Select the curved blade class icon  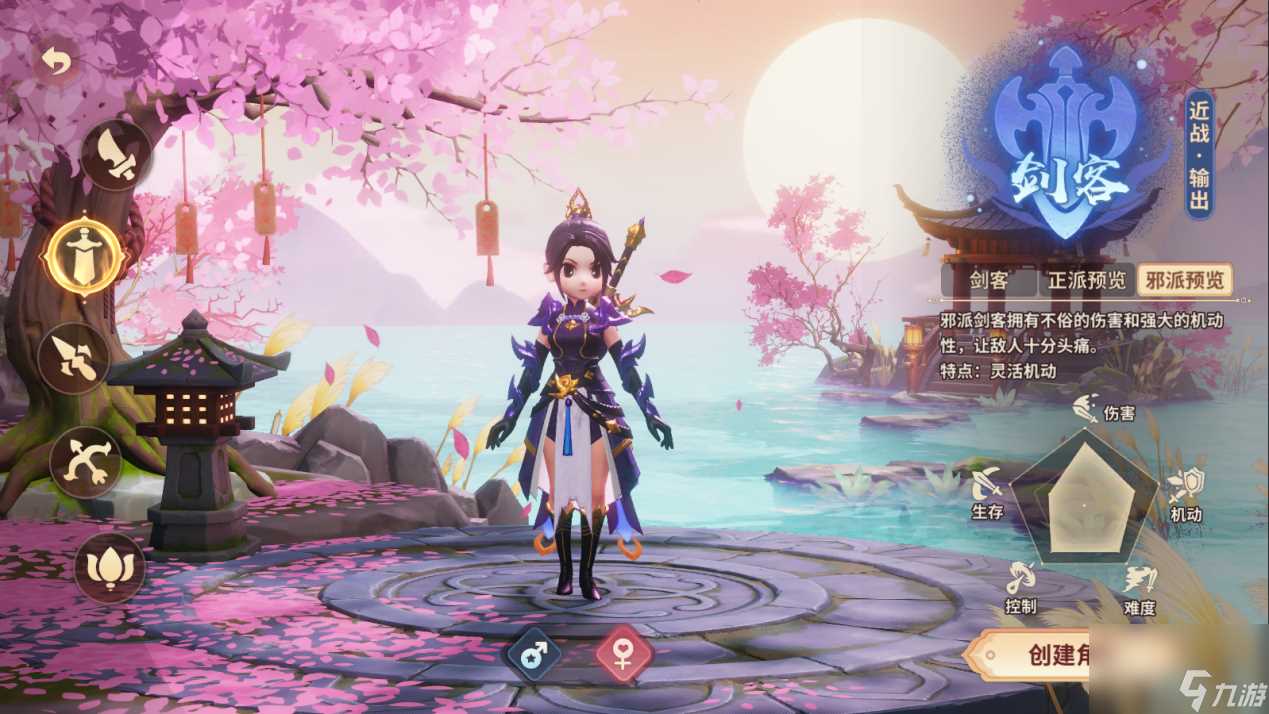click(x=116, y=155)
